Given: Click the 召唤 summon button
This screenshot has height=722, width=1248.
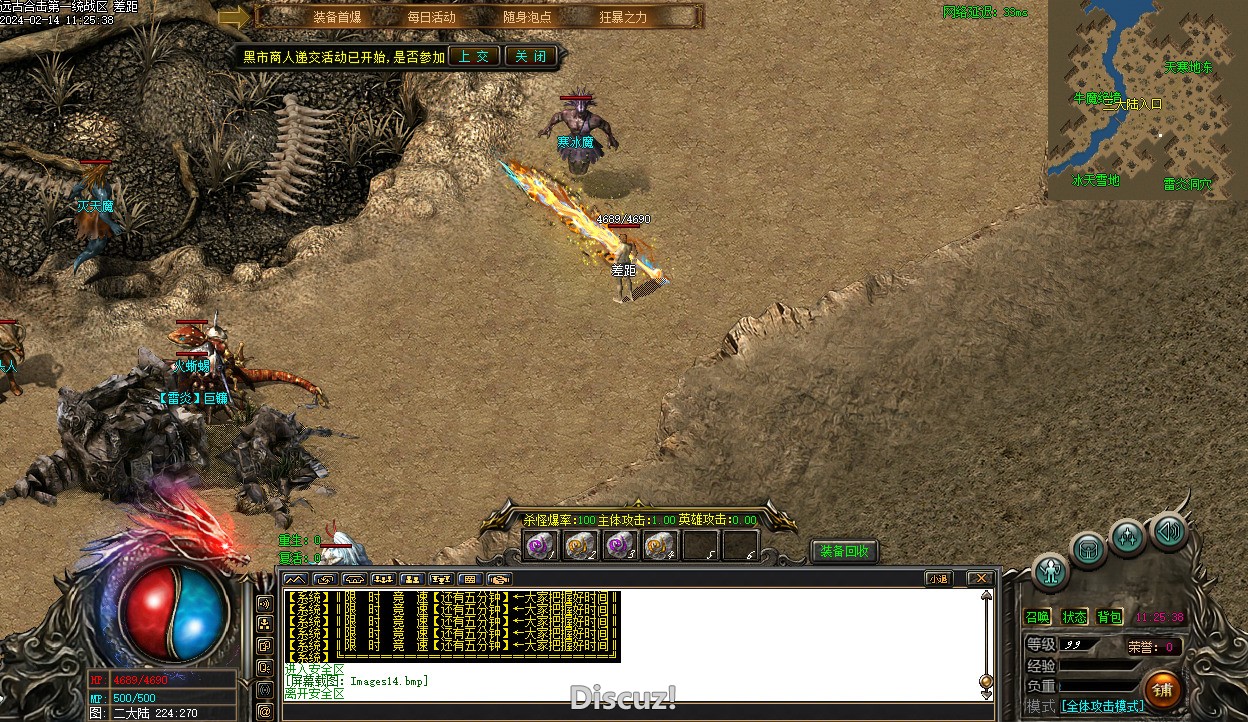Looking at the screenshot, I should [x=1038, y=617].
